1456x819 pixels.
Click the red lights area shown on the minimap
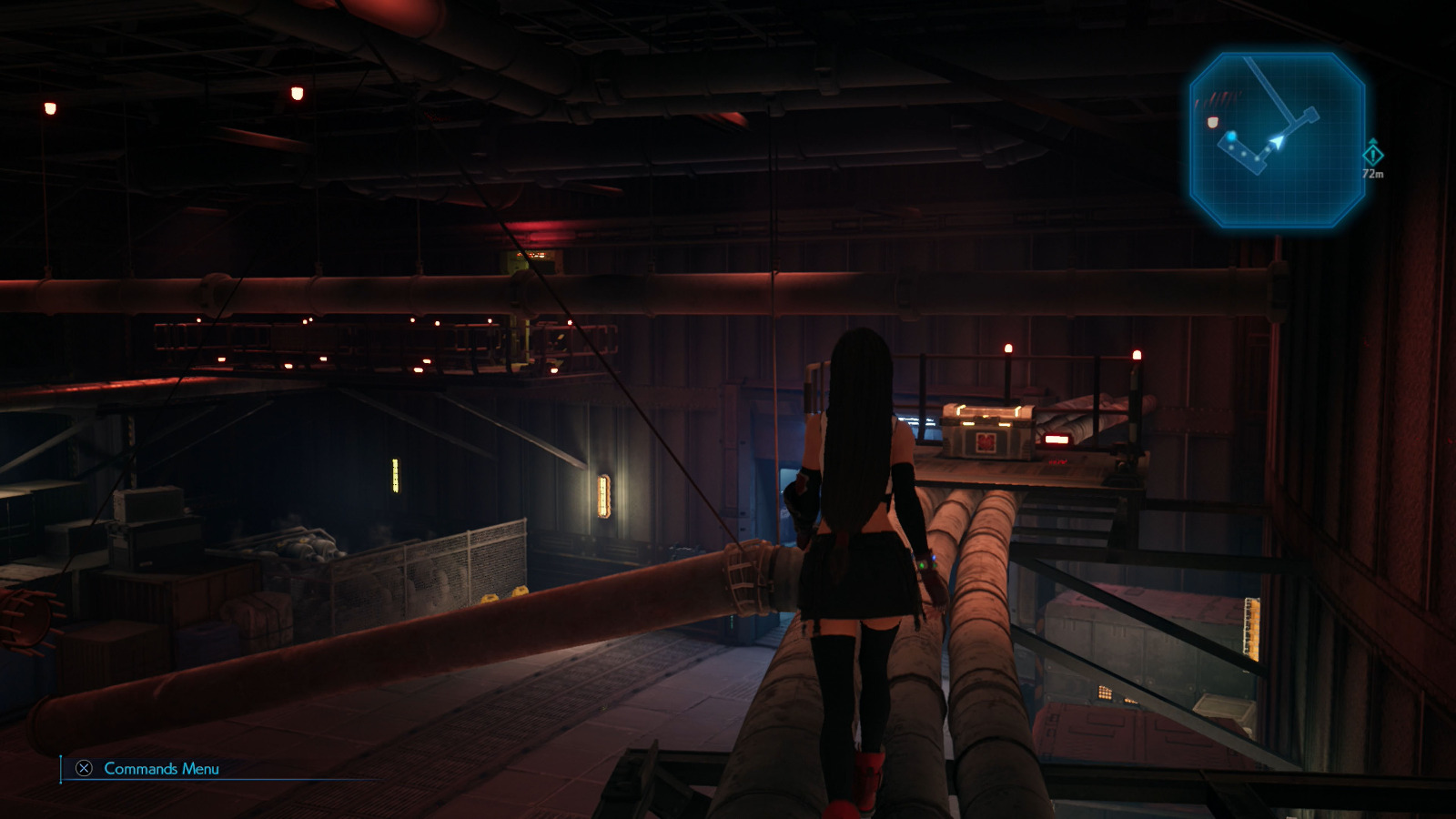click(x=1219, y=97)
